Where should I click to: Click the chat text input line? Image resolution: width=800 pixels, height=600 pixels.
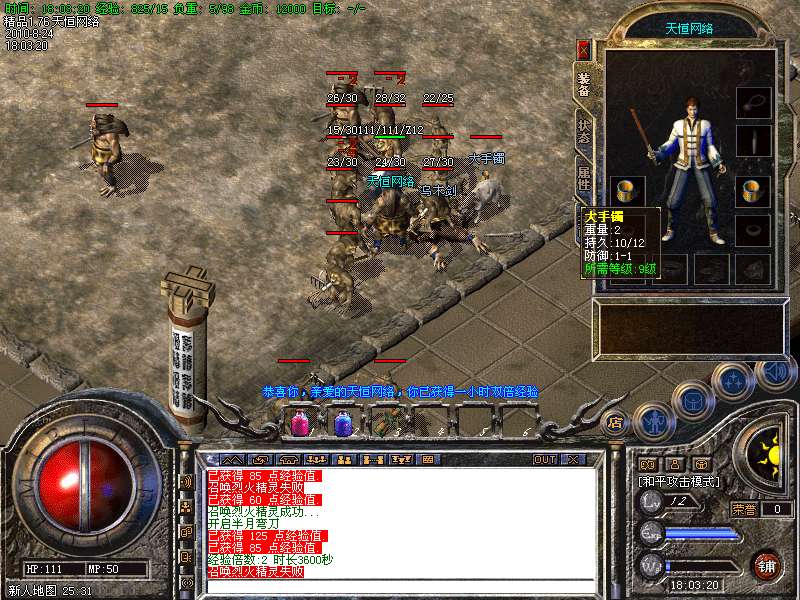[x=400, y=585]
